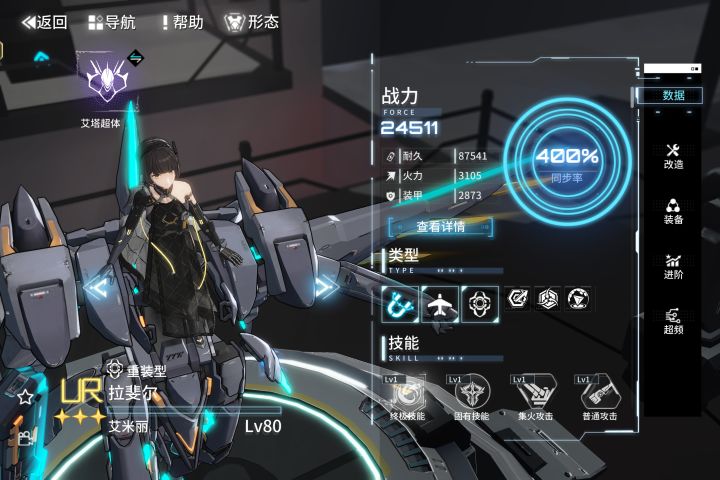
Task: Open the 装备 equipment tab
Action: click(673, 211)
